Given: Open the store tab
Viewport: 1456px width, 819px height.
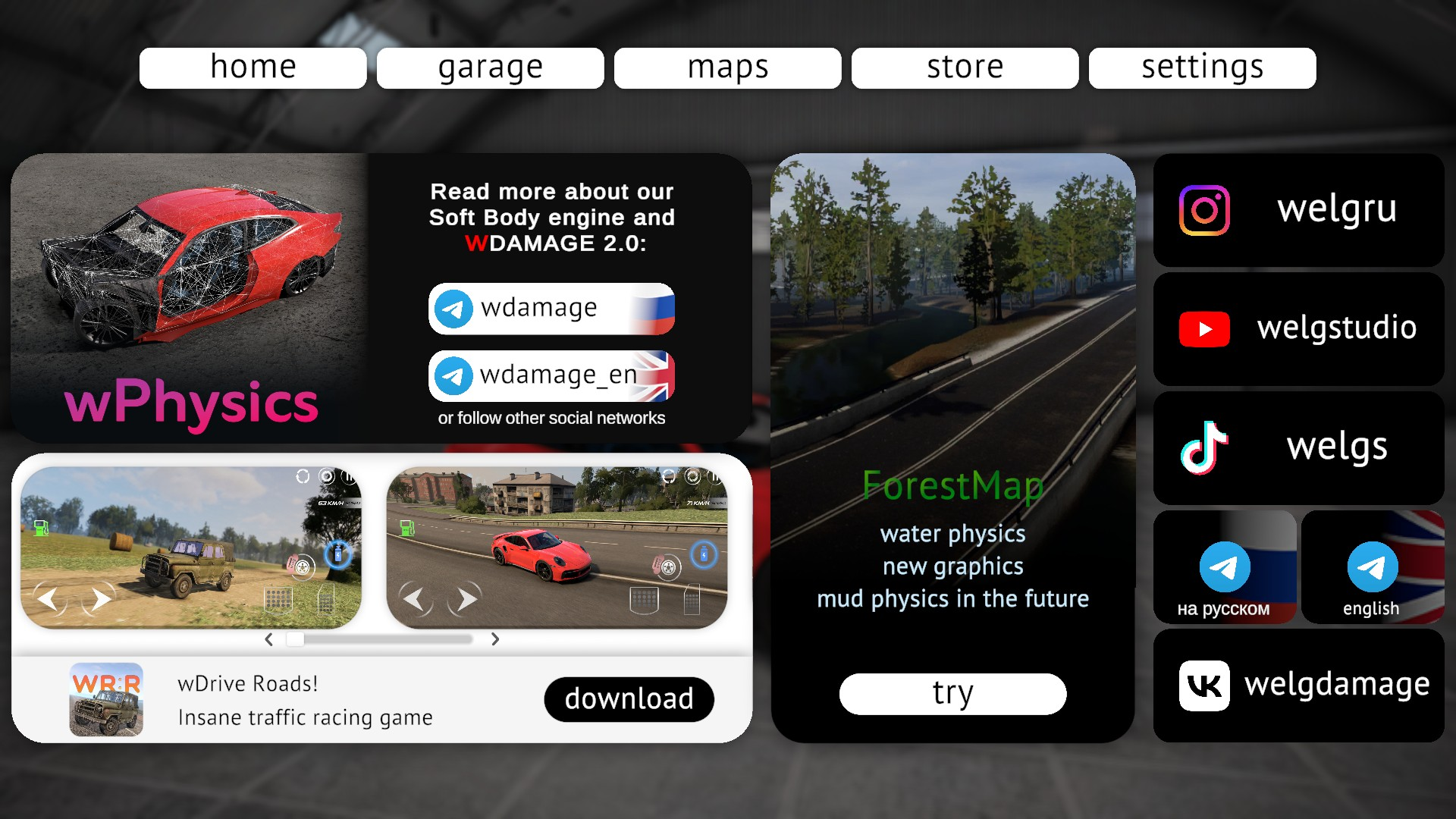Looking at the screenshot, I should [965, 68].
